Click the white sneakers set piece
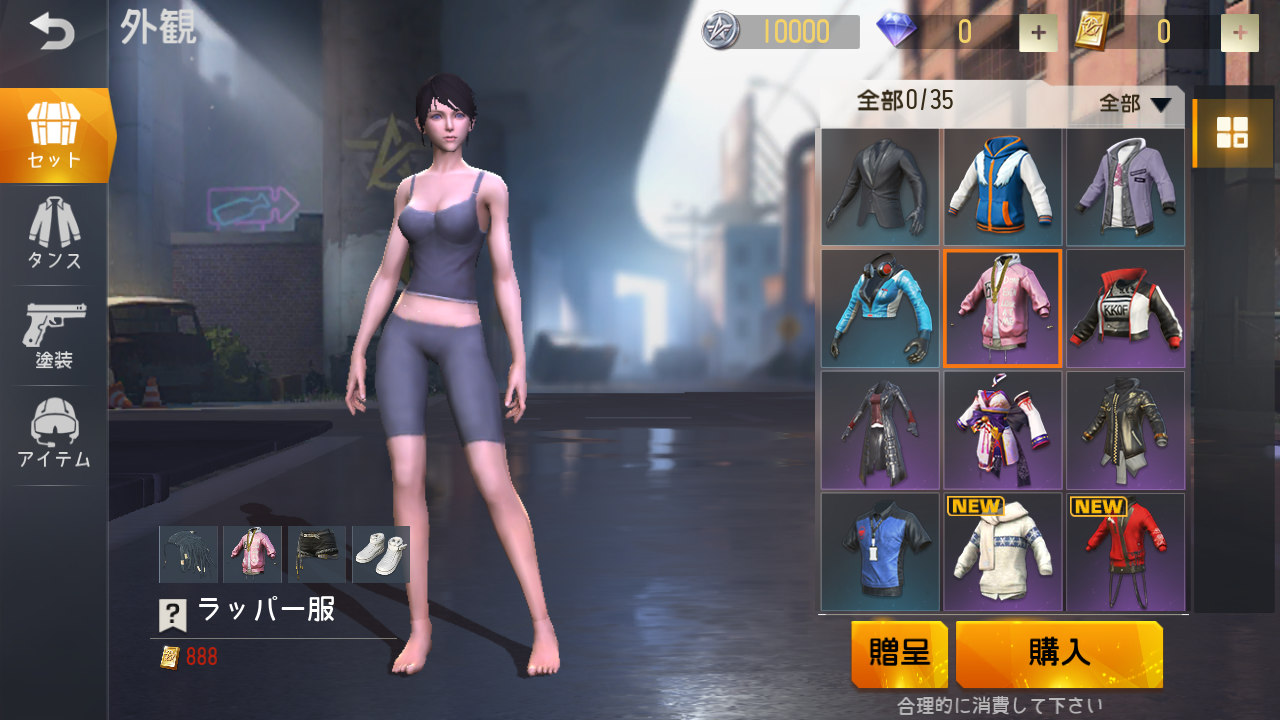 coord(381,554)
